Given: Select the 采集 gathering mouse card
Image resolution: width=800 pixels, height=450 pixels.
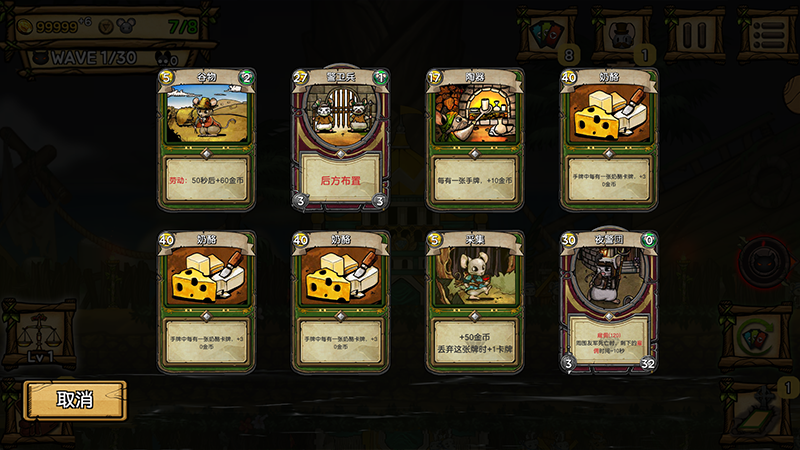Looking at the screenshot, I should [x=475, y=302].
